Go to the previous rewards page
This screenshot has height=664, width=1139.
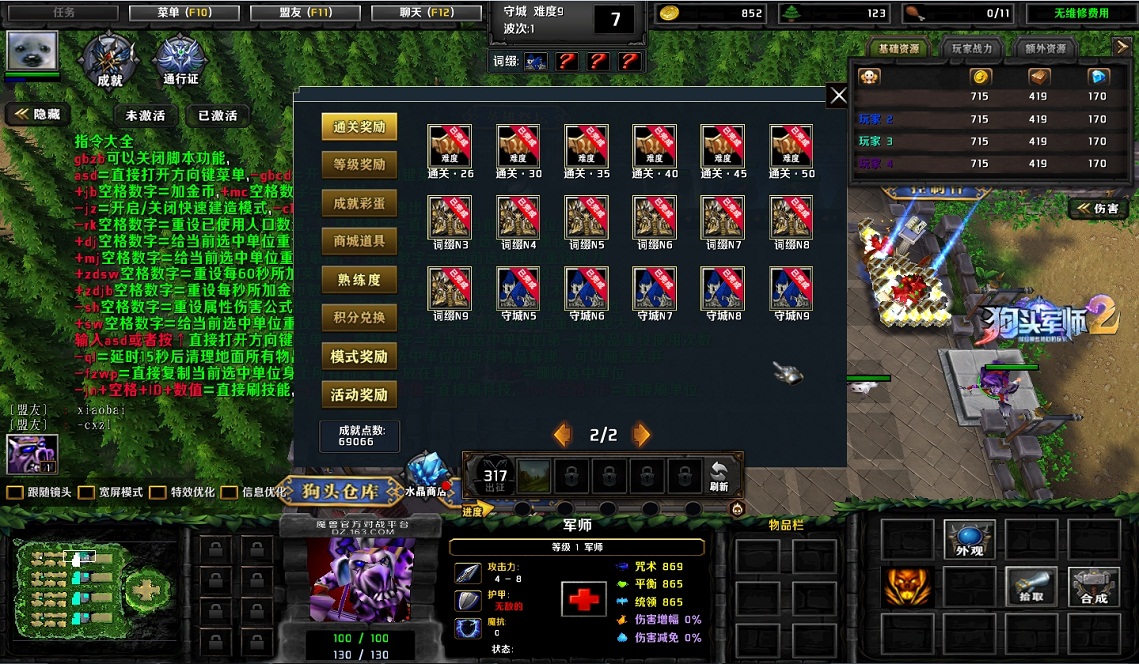pos(563,435)
